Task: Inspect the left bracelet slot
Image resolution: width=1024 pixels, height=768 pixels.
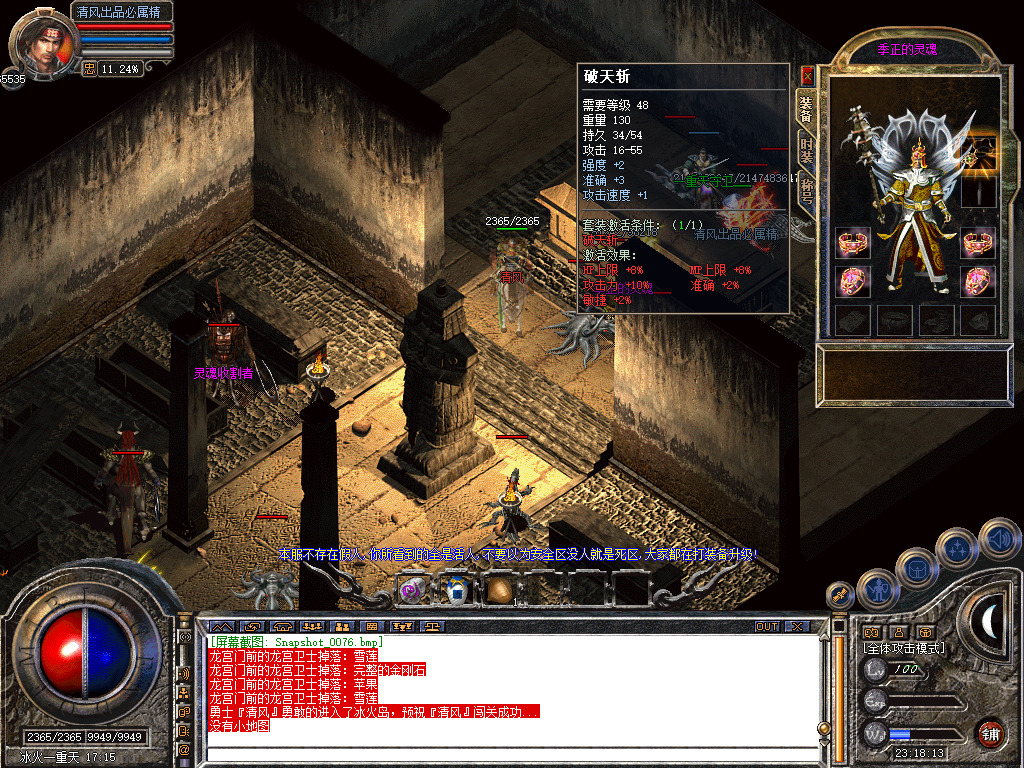Action: click(853, 242)
